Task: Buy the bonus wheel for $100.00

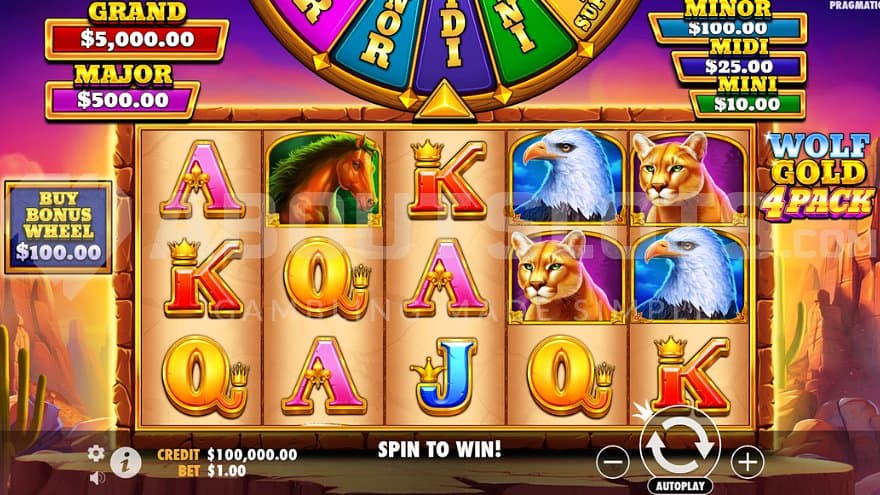Action: [58, 227]
